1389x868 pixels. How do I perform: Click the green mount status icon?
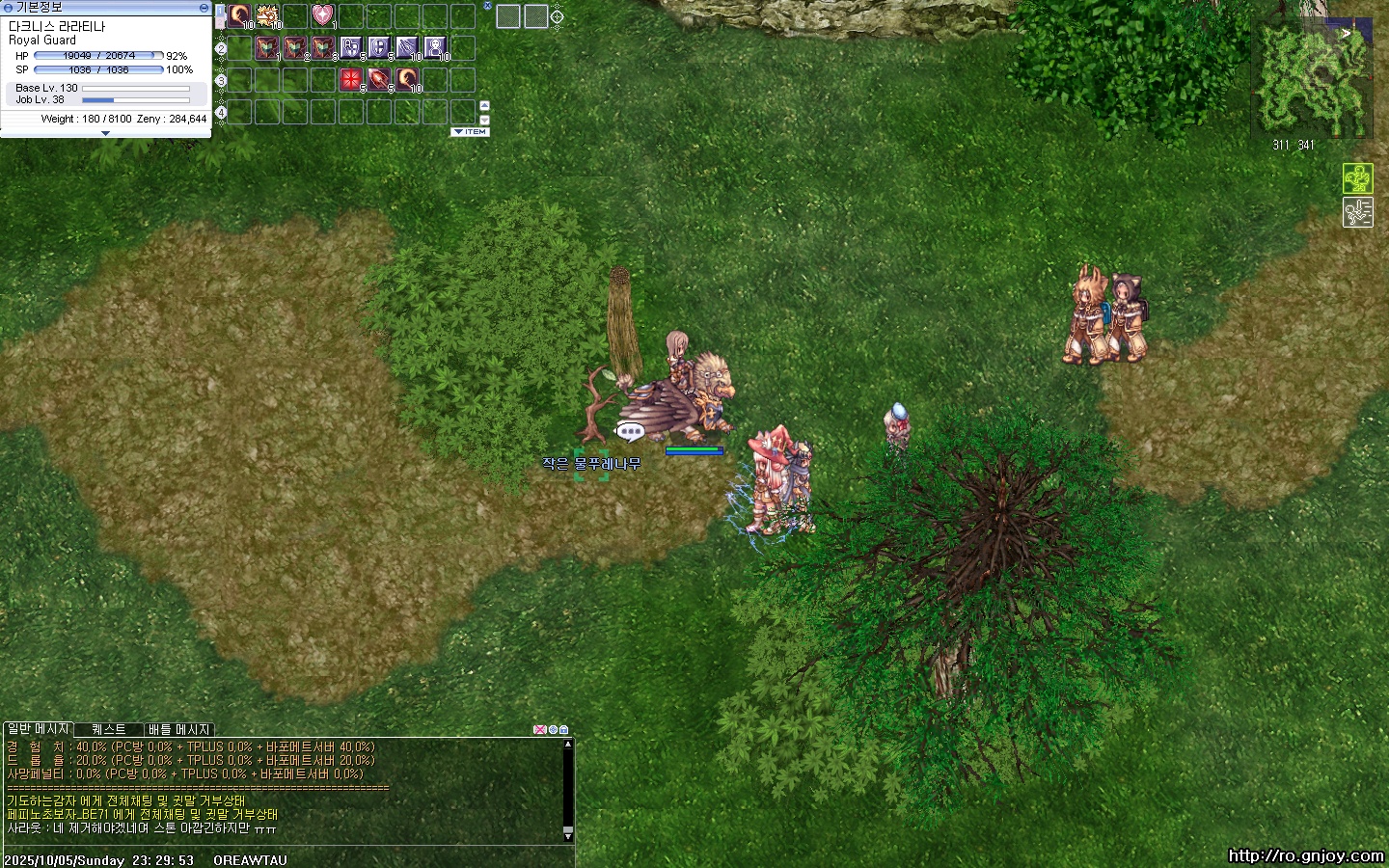[1357, 178]
